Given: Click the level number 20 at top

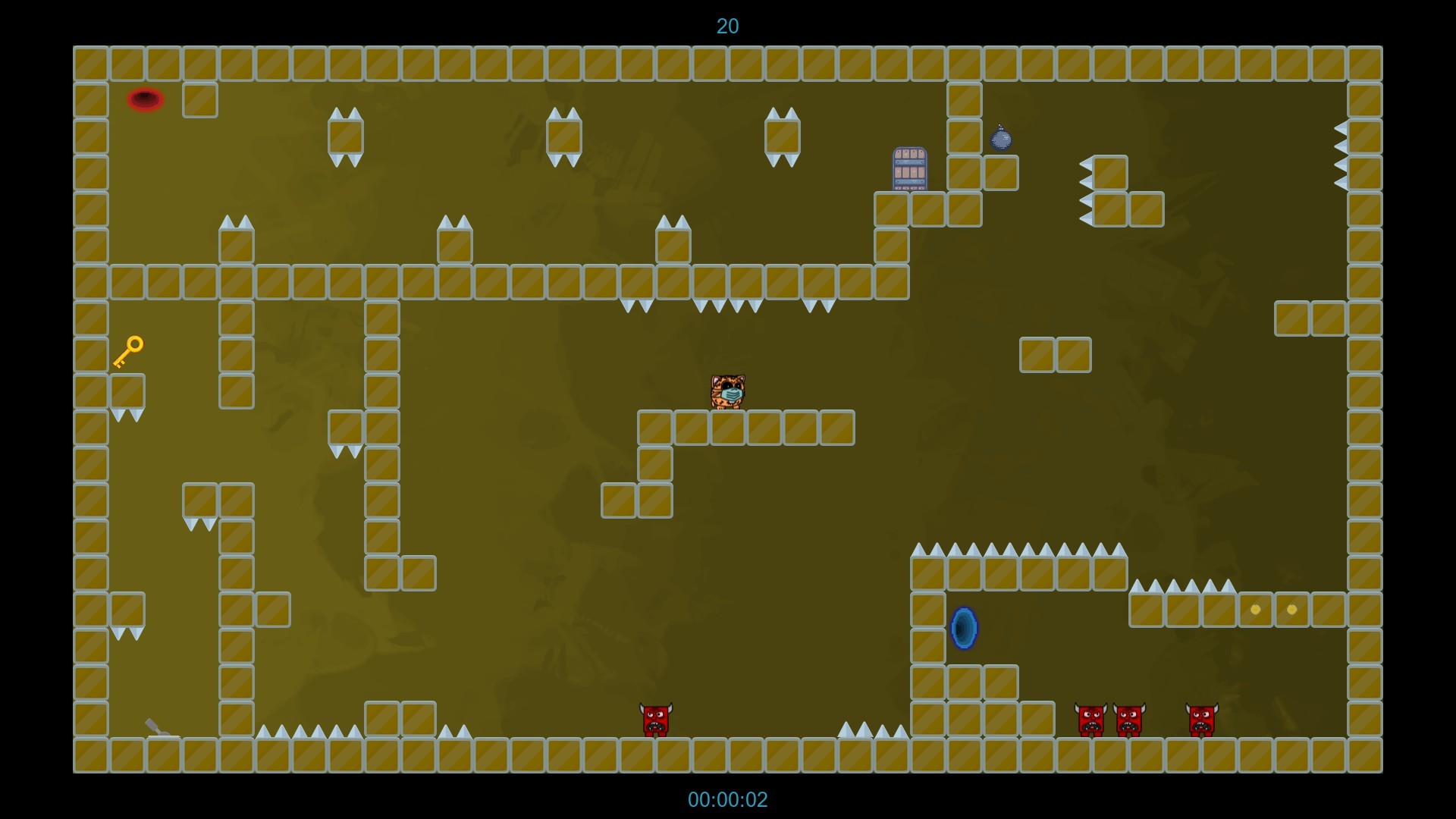Looking at the screenshot, I should [x=728, y=27].
